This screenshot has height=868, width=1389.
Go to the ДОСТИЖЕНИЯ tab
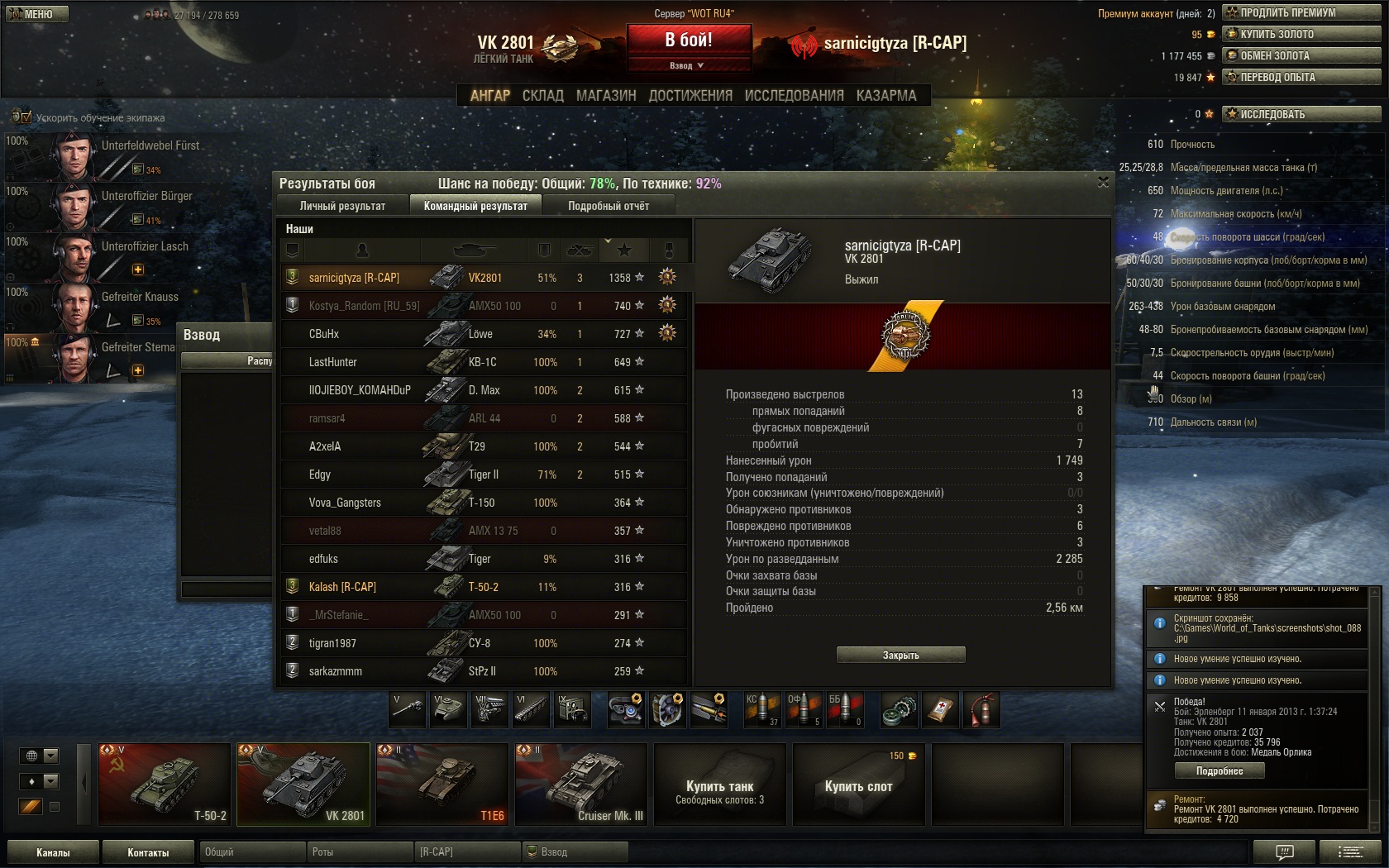(x=690, y=96)
